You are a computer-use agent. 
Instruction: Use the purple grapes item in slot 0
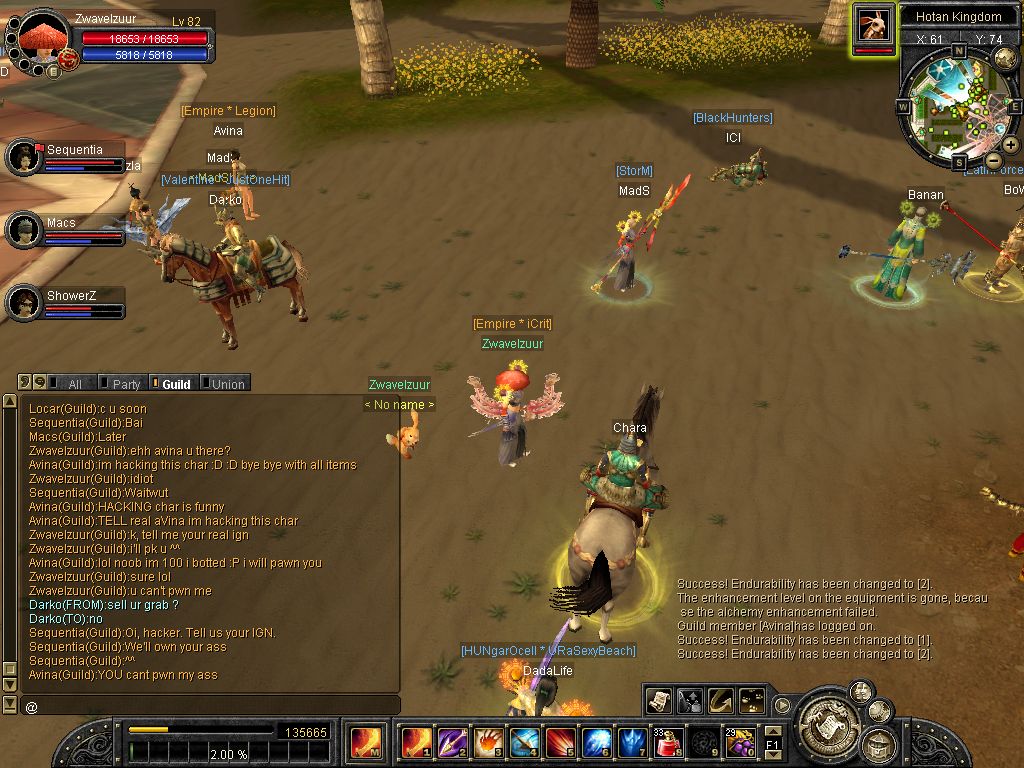pyautogui.click(x=739, y=742)
